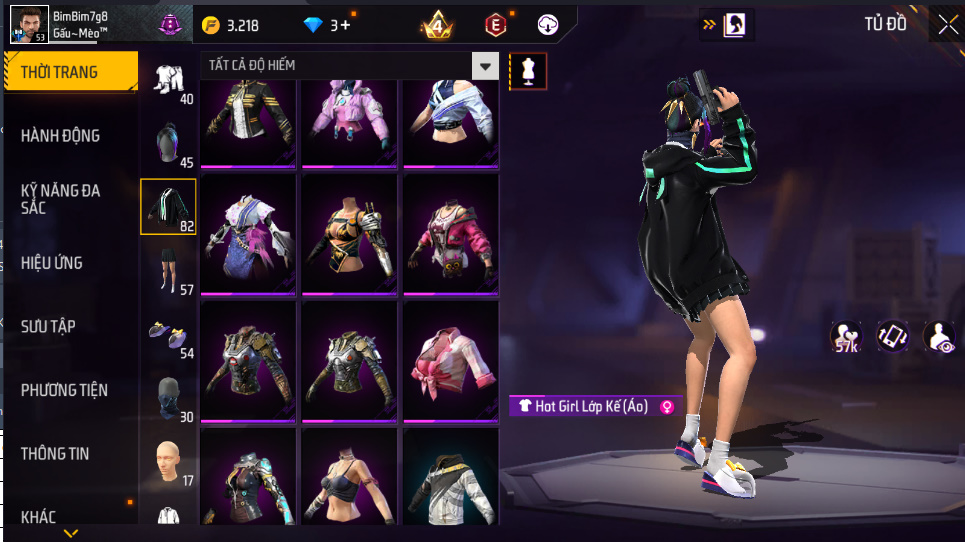Viewport: 965px width, 542px height.
Task: Select the outfit sets category with 40 items
Action: tap(168, 80)
